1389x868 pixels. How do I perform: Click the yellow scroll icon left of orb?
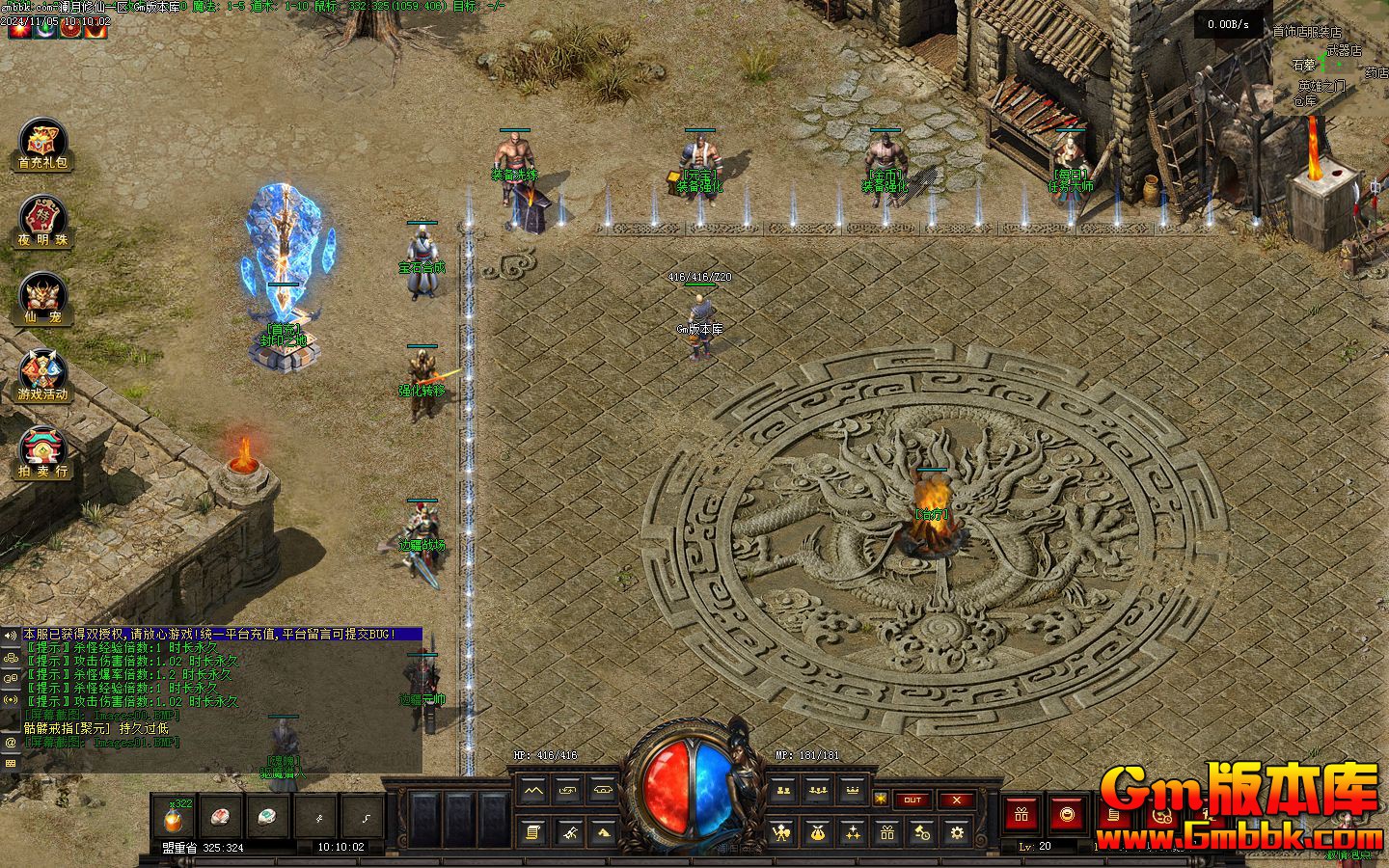532,831
